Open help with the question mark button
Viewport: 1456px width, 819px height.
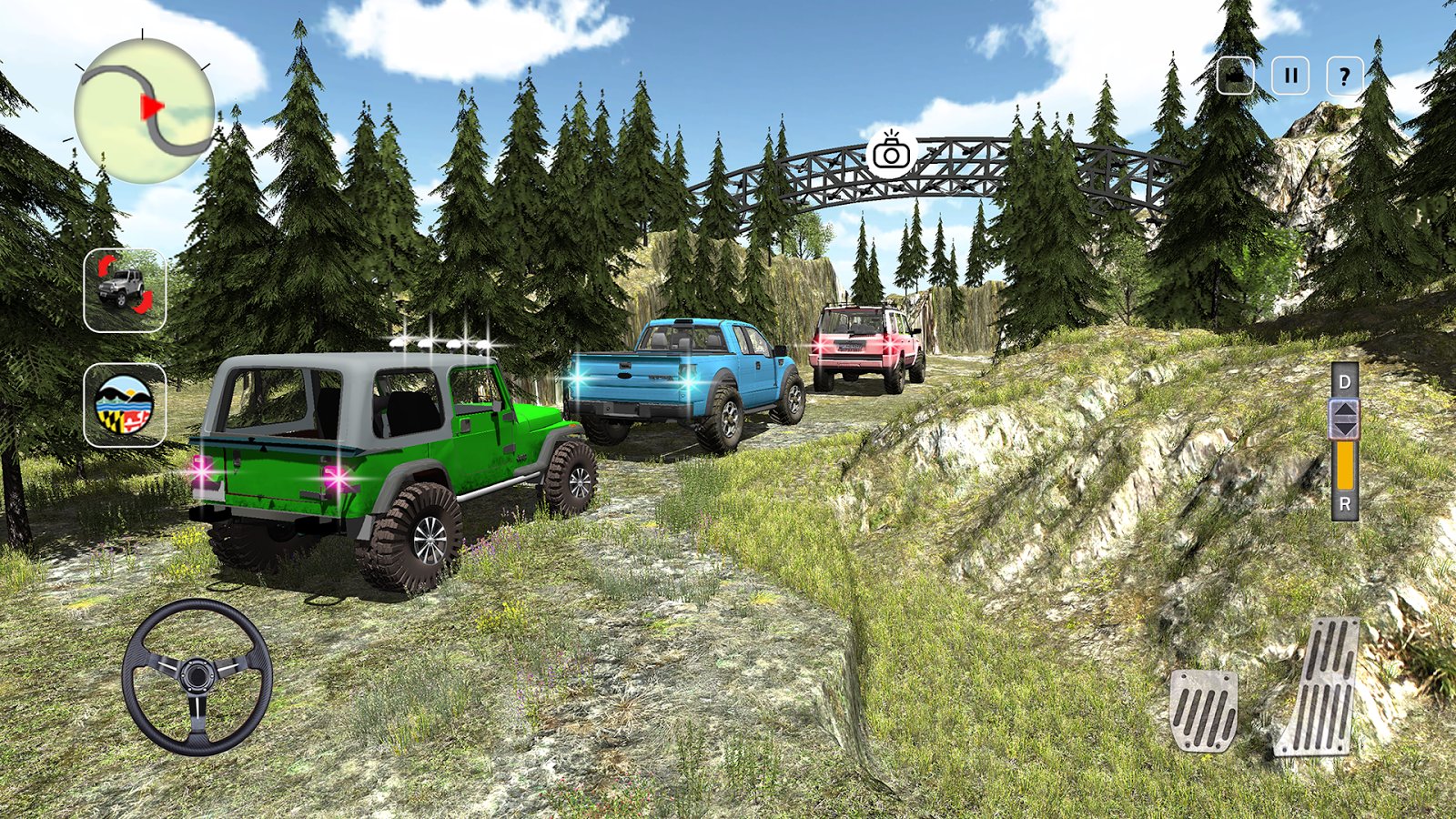pos(1345,76)
